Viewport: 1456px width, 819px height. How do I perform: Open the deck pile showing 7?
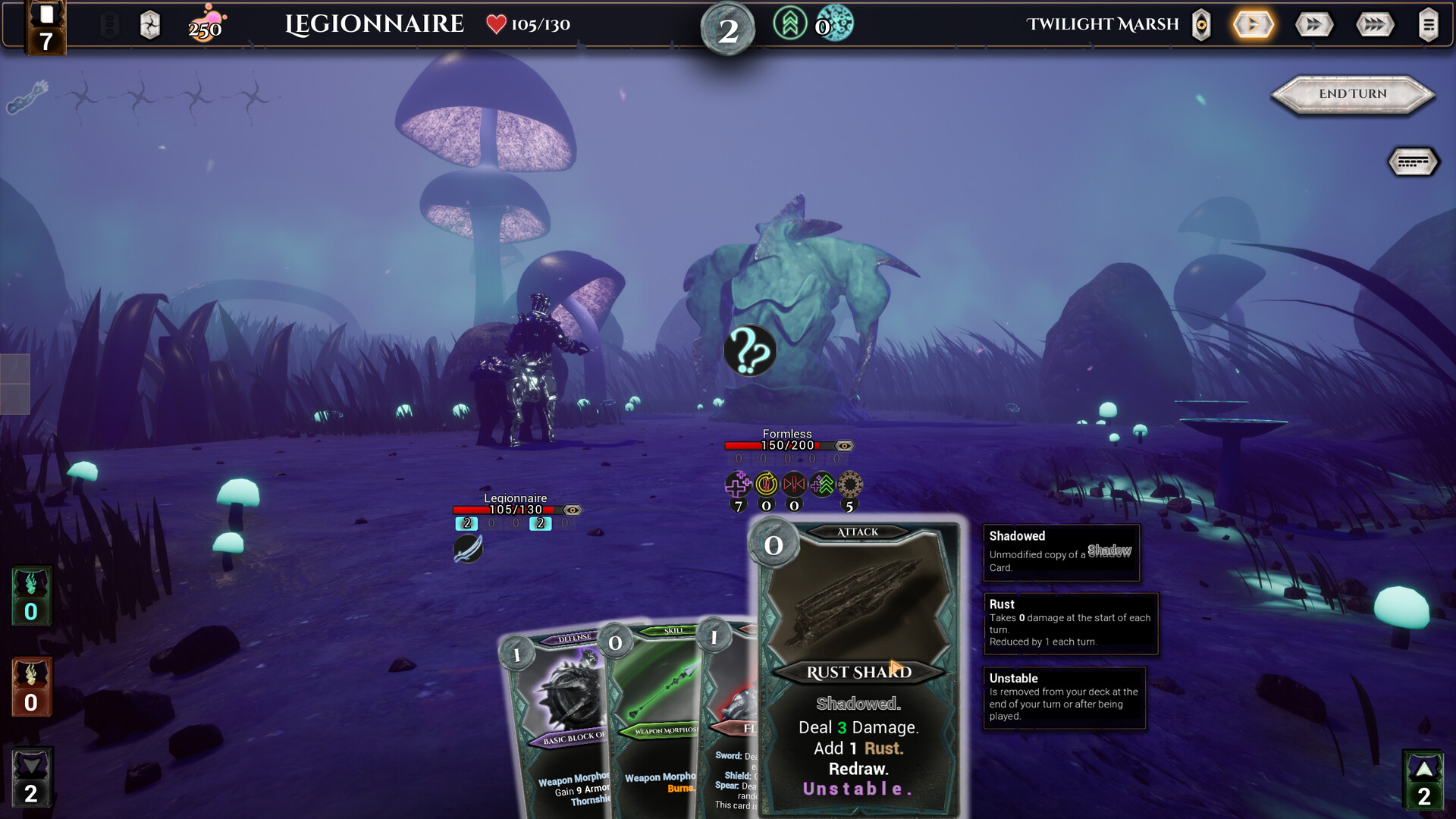45,29
